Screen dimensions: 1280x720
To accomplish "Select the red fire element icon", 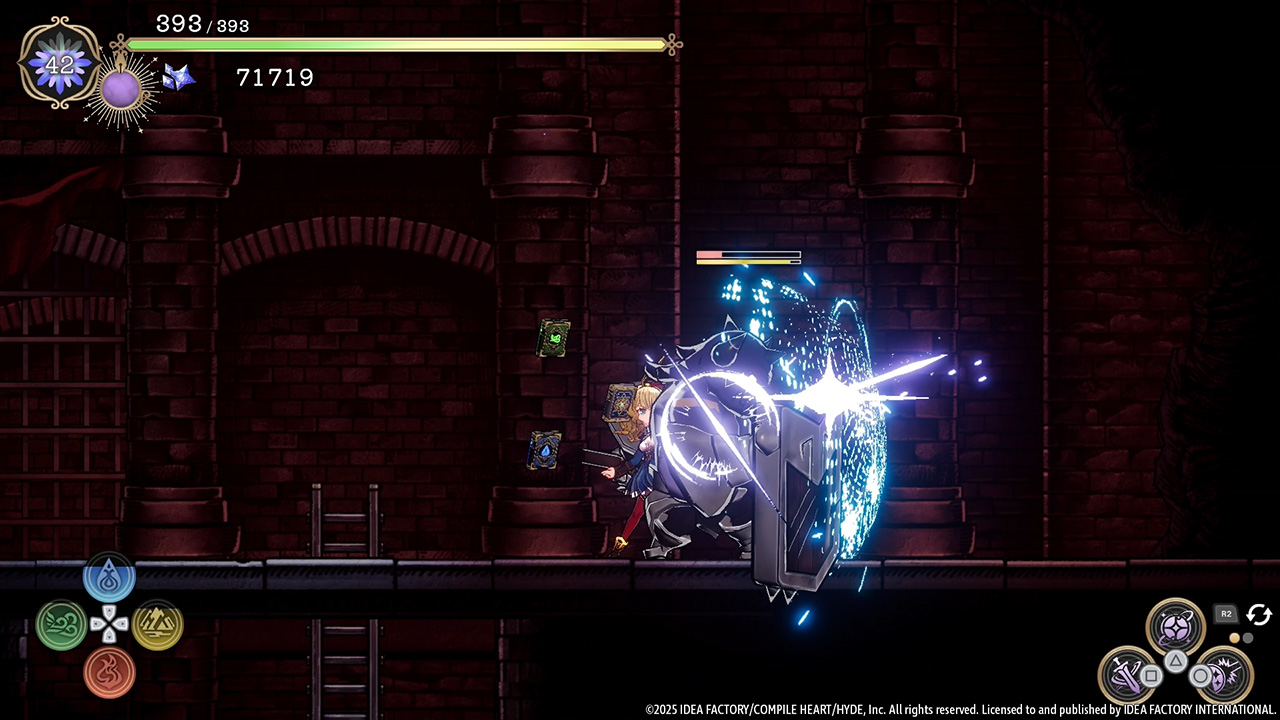I will [x=109, y=671].
